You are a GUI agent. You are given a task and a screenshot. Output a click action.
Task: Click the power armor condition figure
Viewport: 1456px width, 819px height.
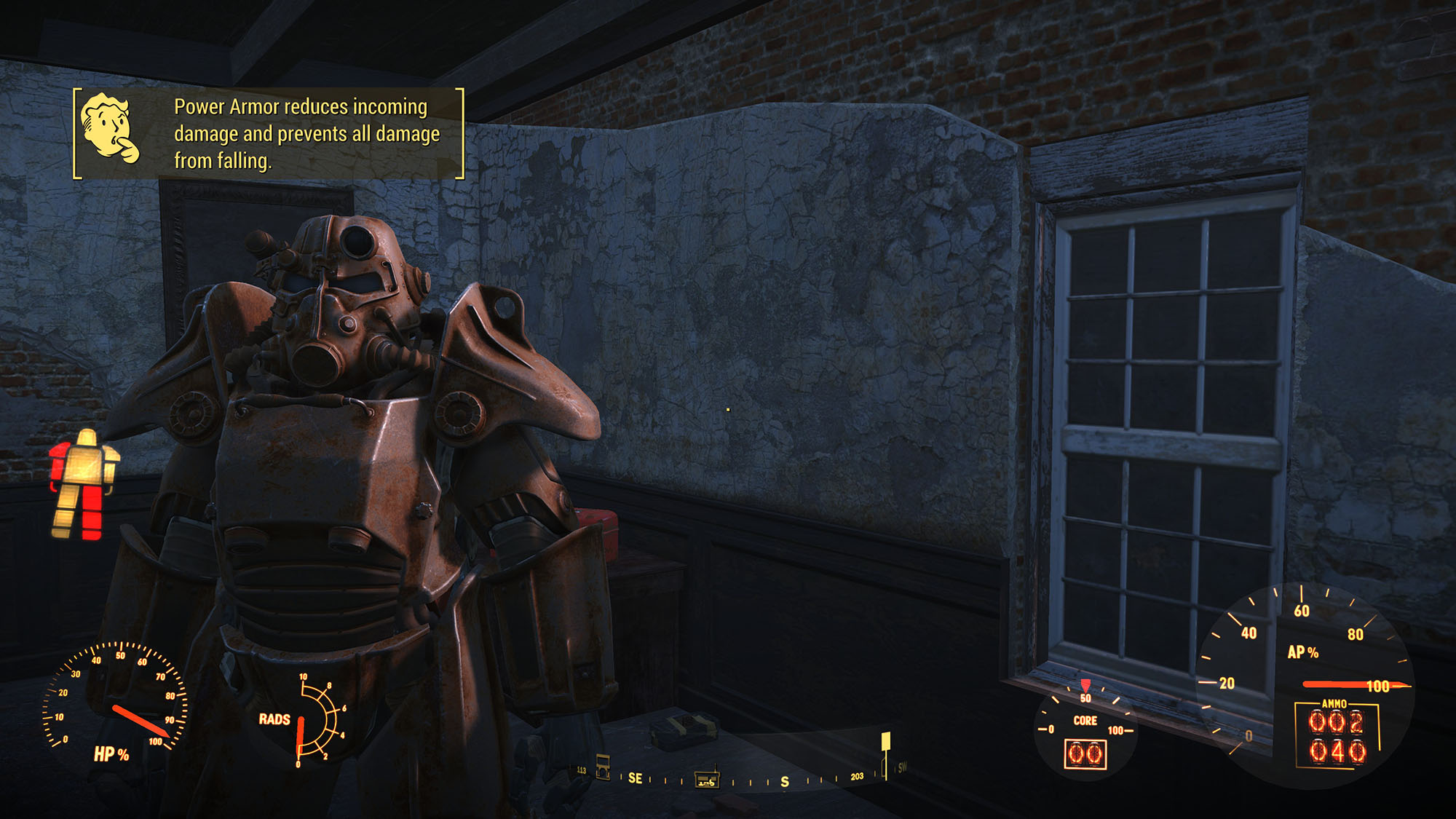click(83, 484)
